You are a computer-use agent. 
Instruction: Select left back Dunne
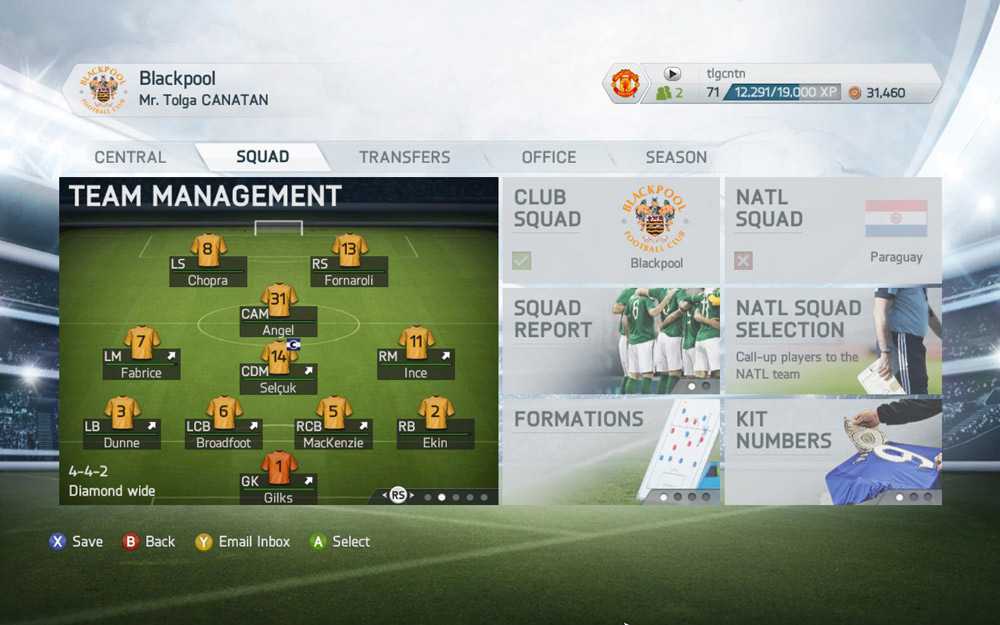[x=122, y=413]
